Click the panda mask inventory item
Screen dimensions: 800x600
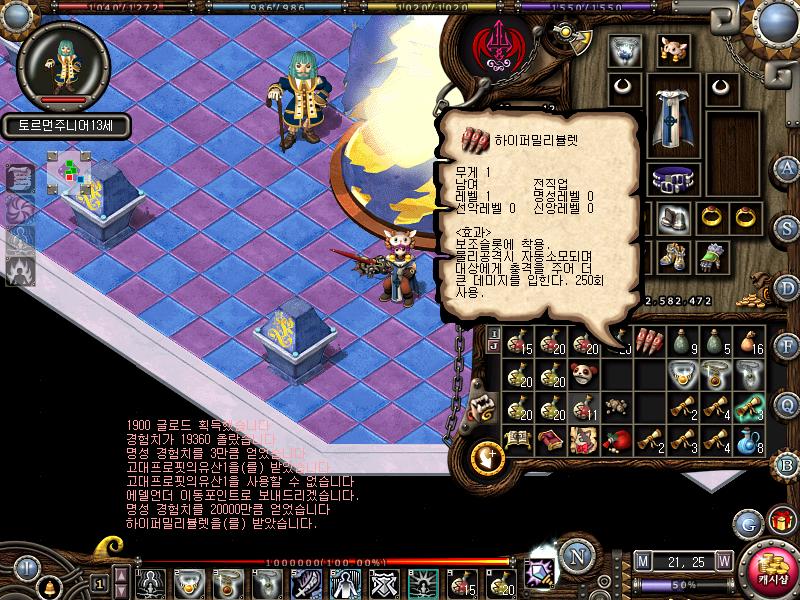582,374
